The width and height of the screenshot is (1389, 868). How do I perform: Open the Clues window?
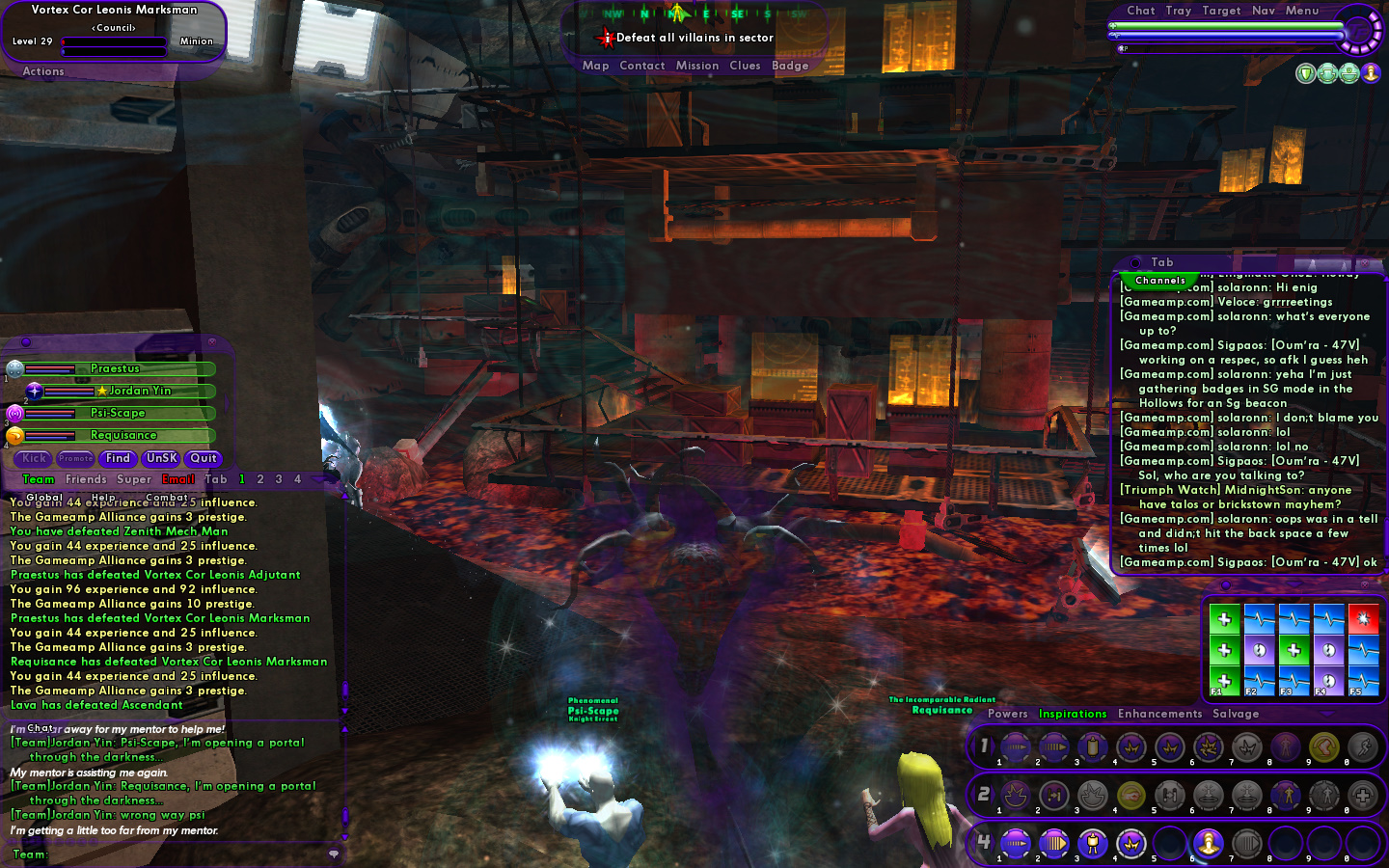(745, 66)
